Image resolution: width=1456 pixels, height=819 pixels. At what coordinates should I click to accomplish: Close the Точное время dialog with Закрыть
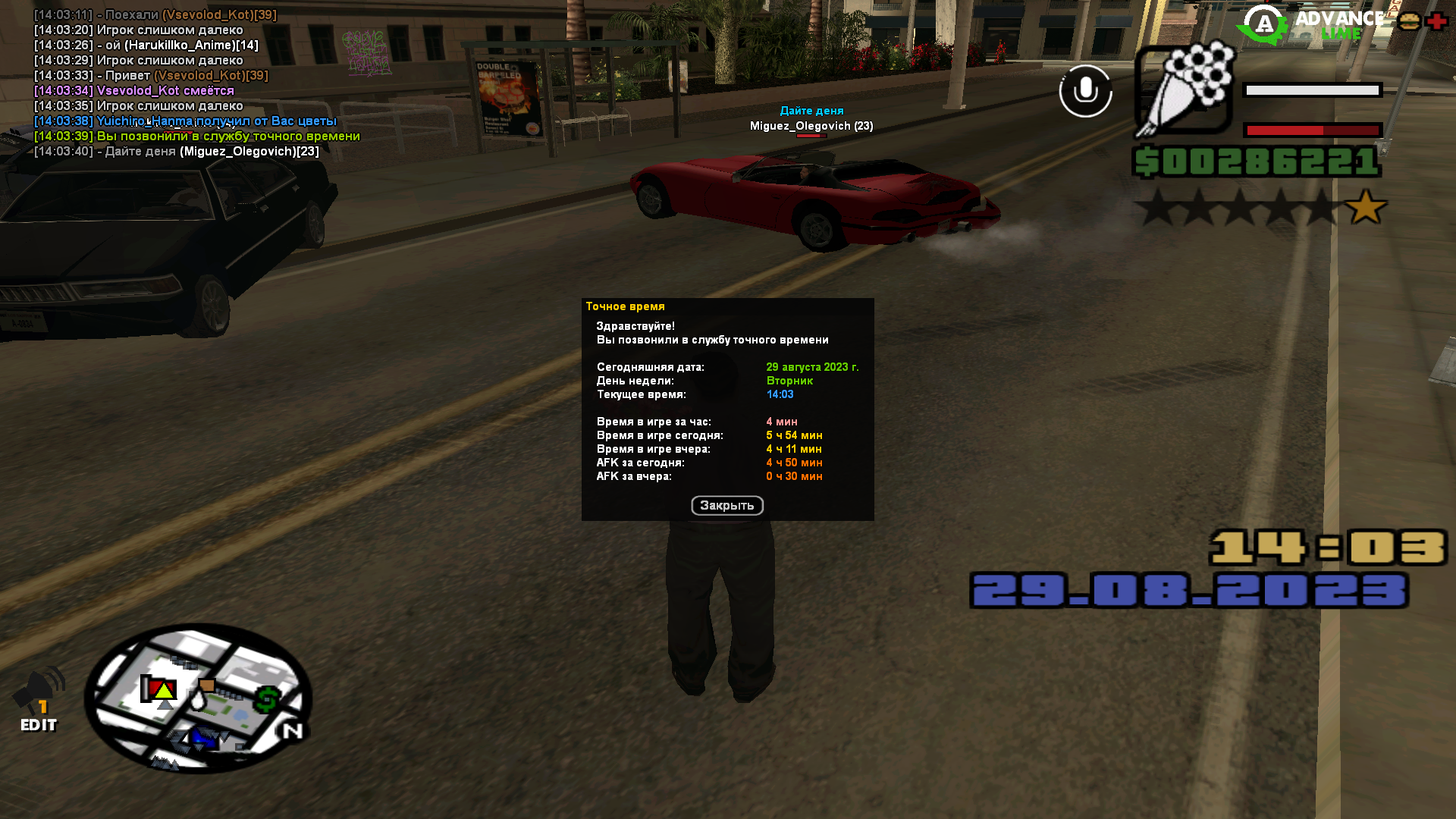726,506
